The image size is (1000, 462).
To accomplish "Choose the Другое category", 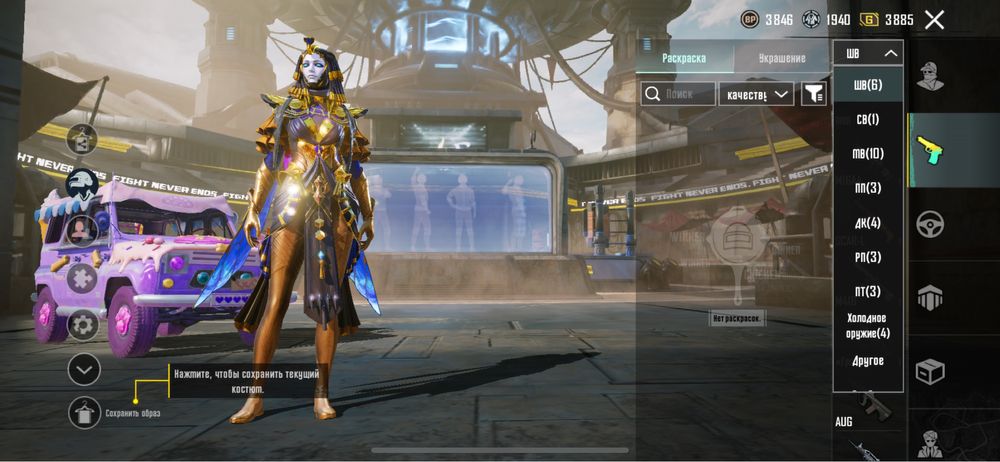I will (867, 361).
